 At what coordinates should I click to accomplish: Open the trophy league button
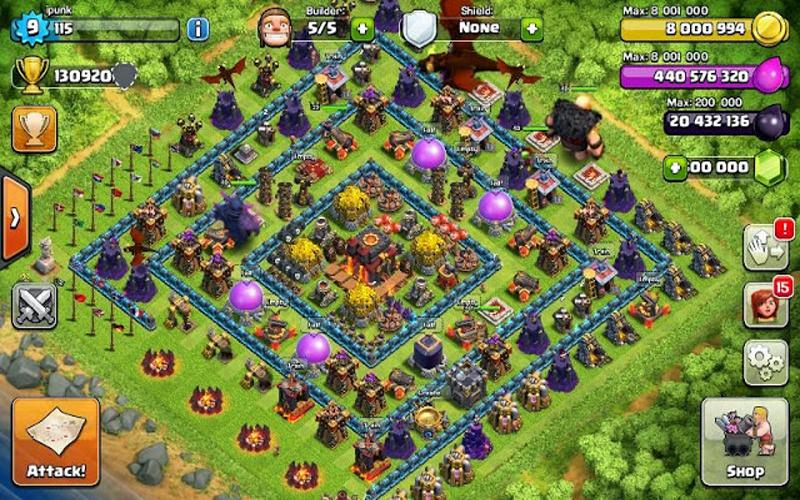coord(33,129)
